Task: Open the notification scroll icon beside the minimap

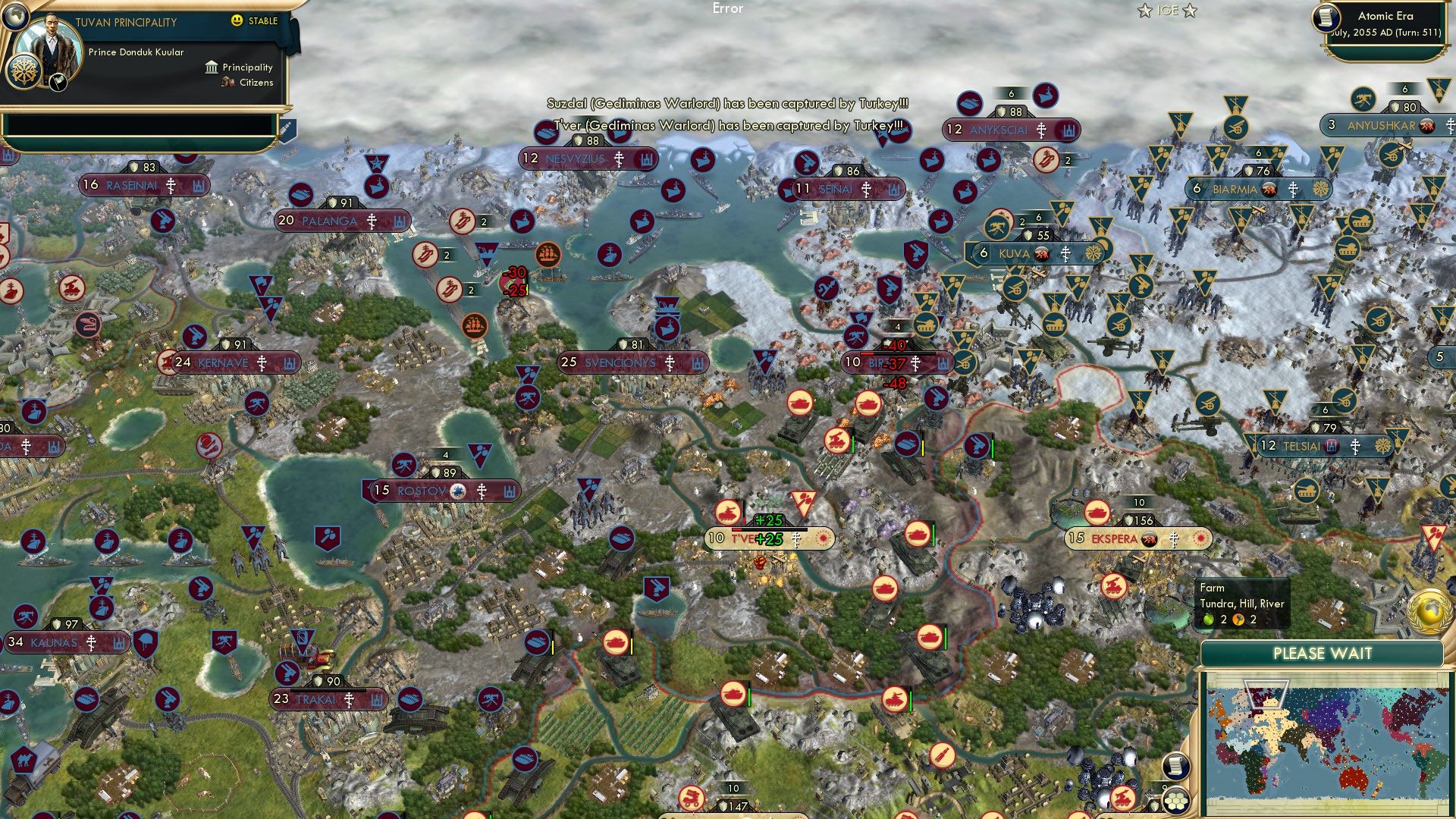Action: point(1175,767)
